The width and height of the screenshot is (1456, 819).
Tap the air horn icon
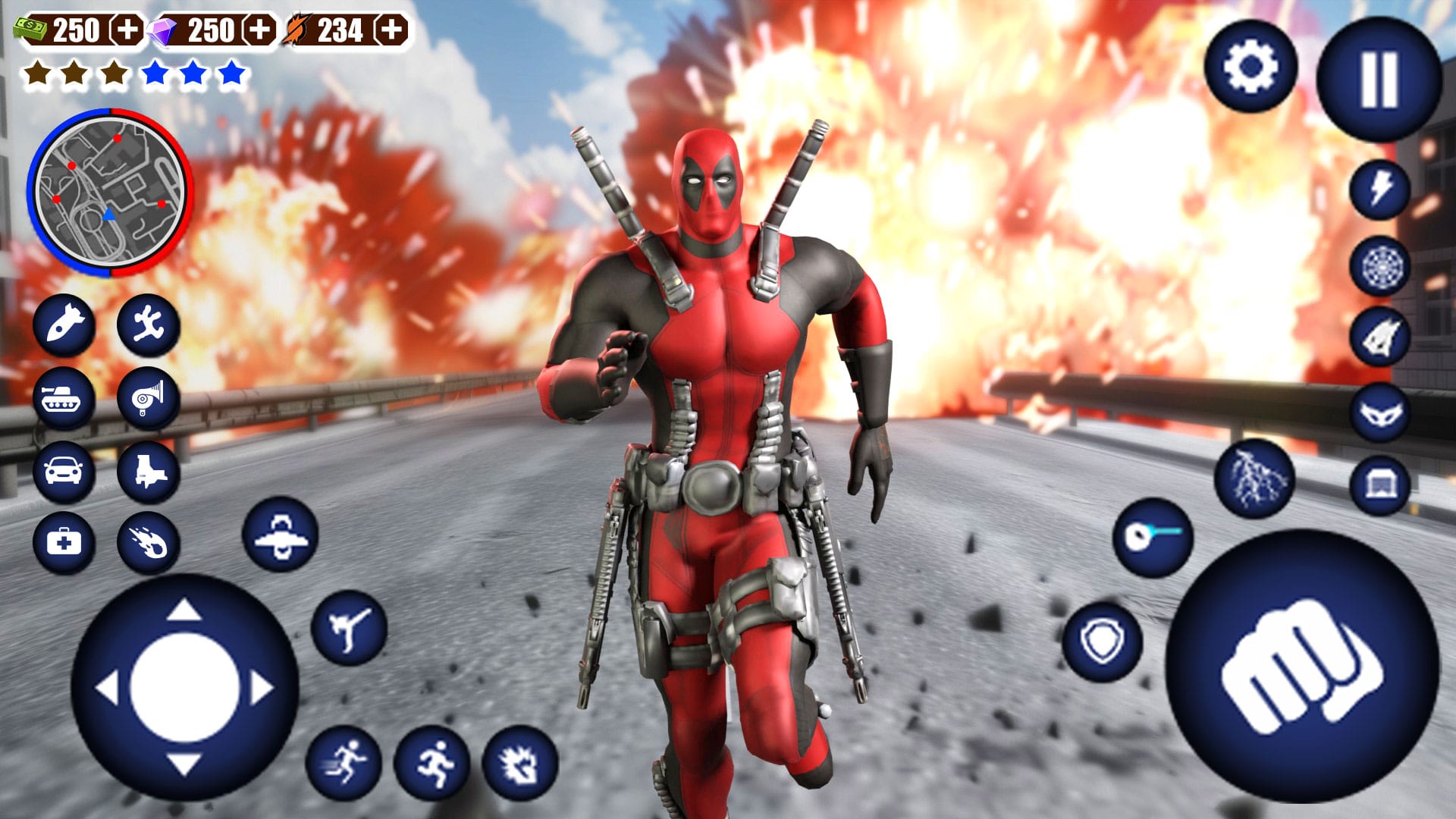click(149, 397)
